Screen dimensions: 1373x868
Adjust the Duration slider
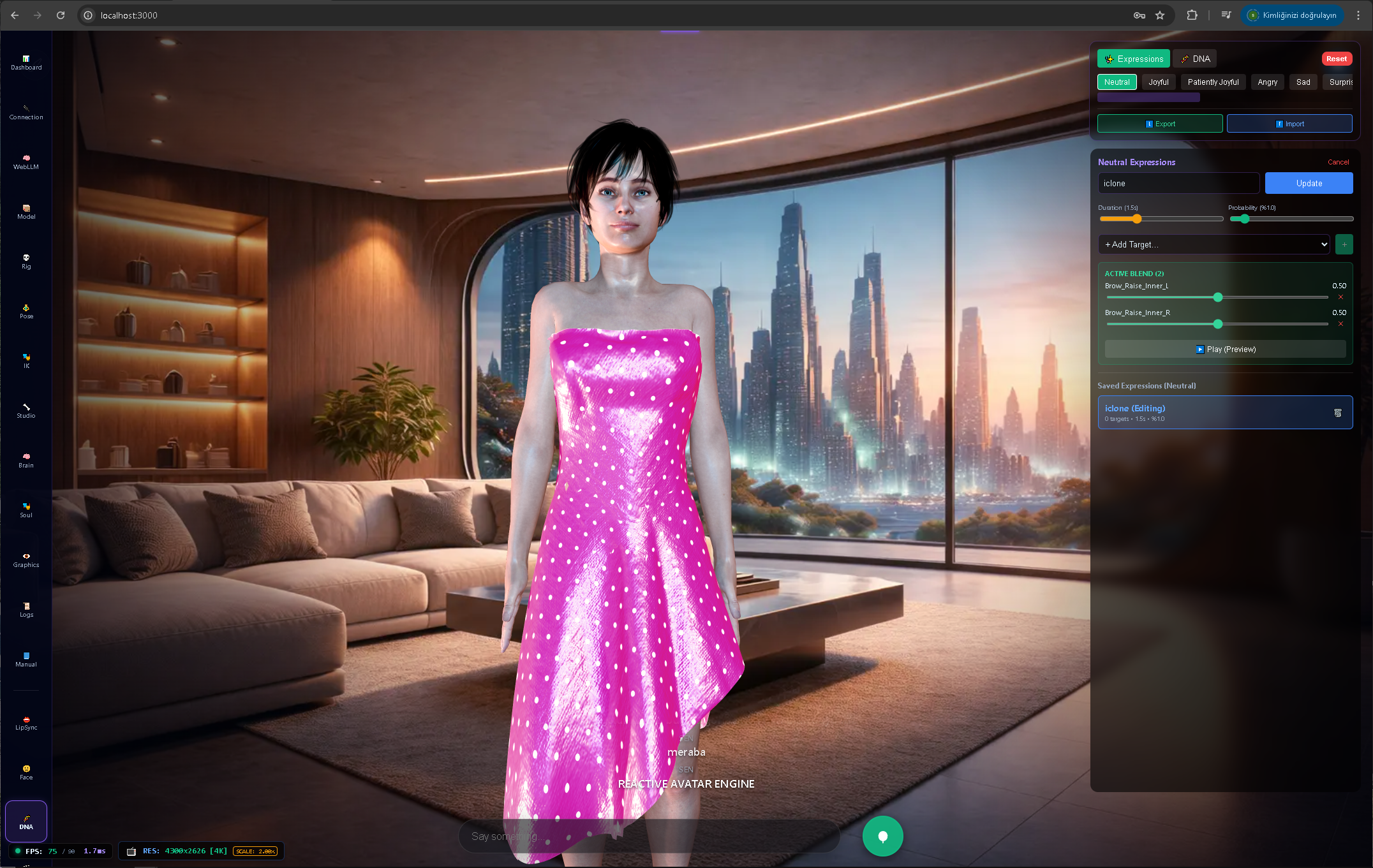pos(1138,219)
